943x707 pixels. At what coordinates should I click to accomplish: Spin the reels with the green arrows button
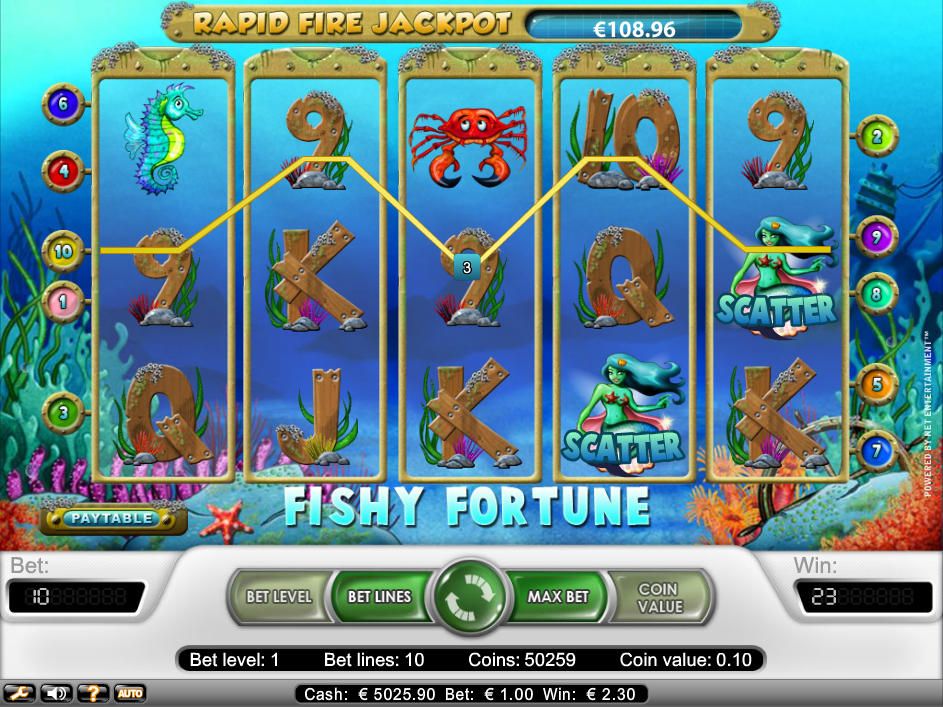(x=470, y=597)
